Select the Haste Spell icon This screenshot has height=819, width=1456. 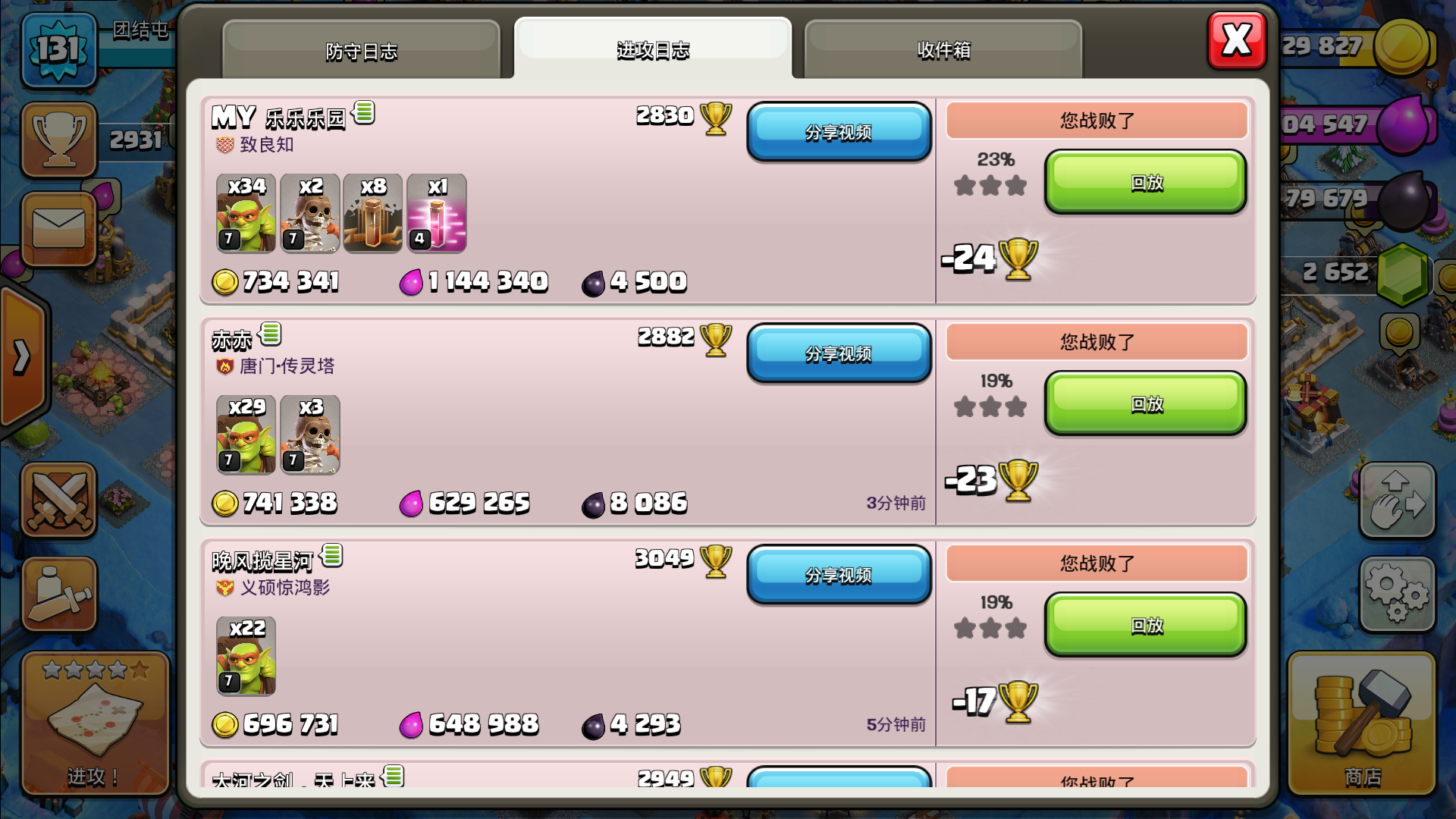tap(438, 214)
